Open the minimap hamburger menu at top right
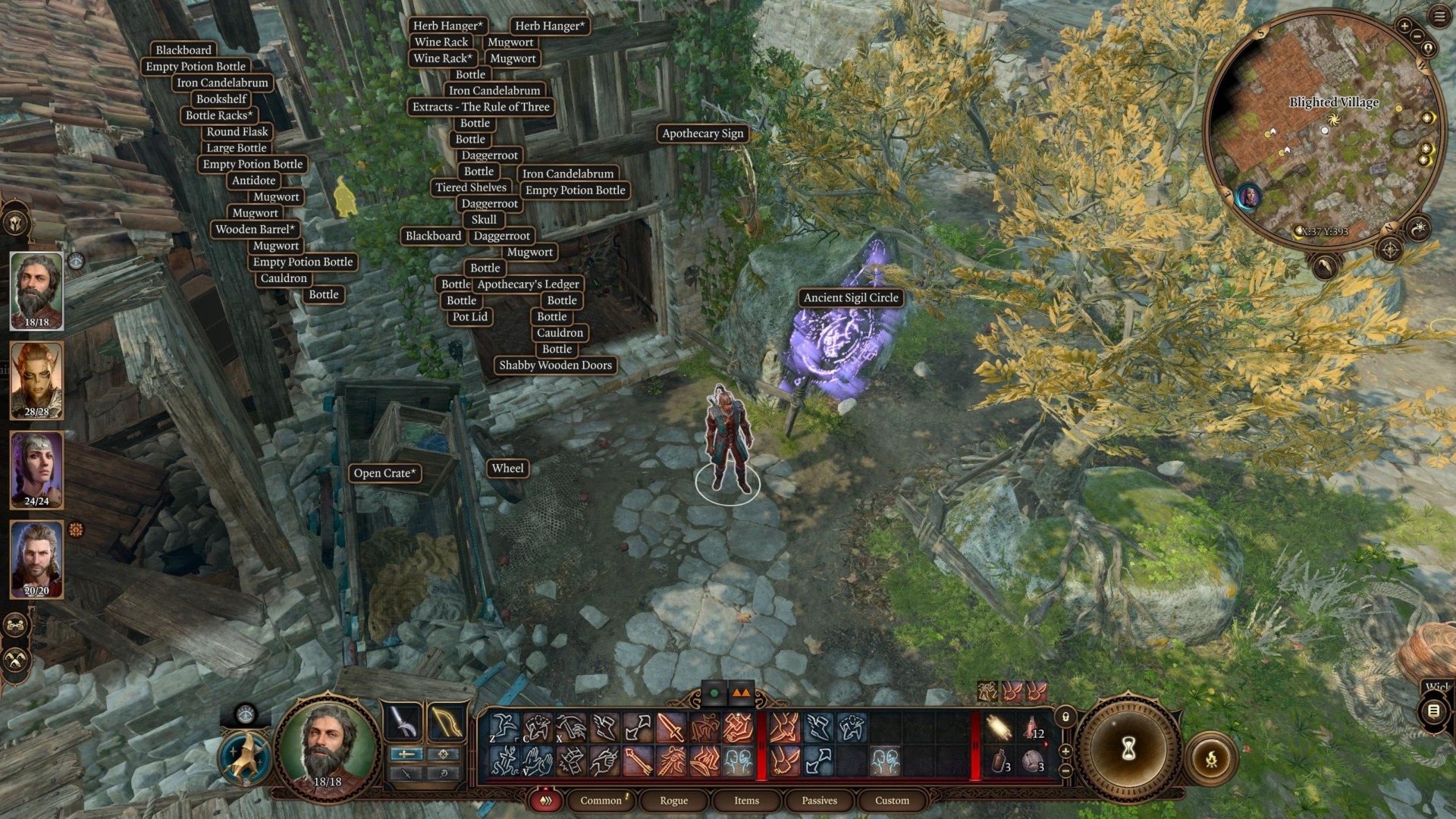 tap(1439, 16)
